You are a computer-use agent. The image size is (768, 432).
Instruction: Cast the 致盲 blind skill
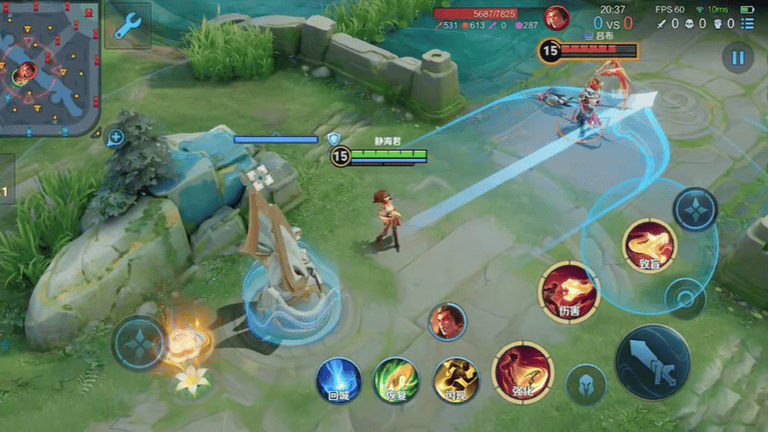(650, 247)
